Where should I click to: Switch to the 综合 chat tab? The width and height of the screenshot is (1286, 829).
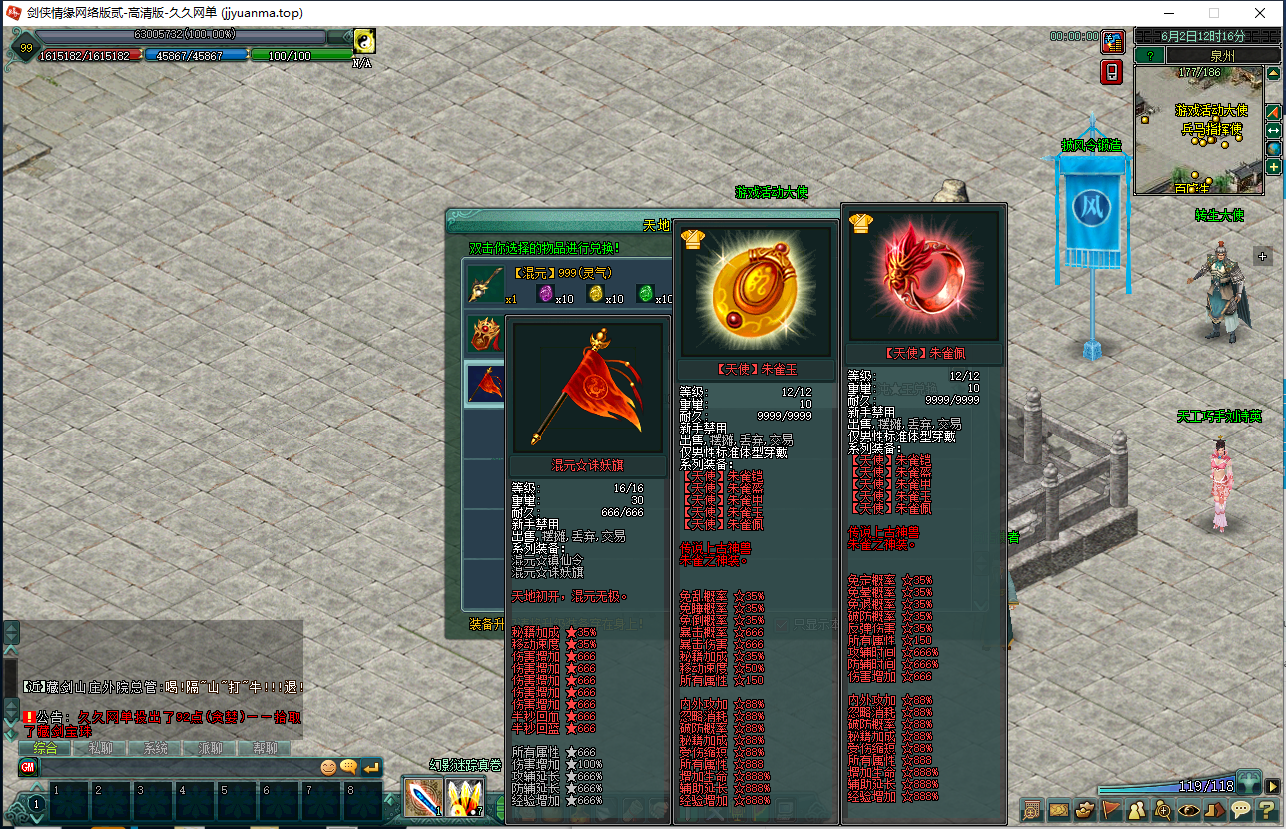(45, 748)
